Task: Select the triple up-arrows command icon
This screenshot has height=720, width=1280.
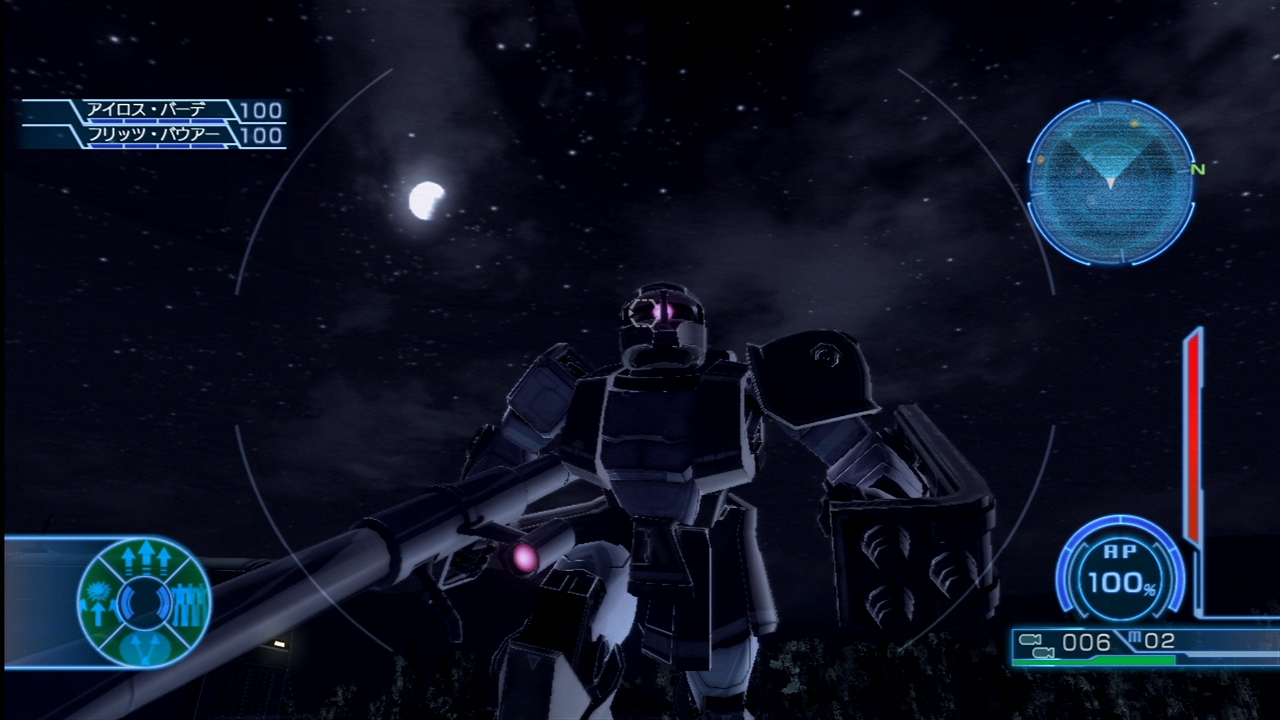Action: 147,557
